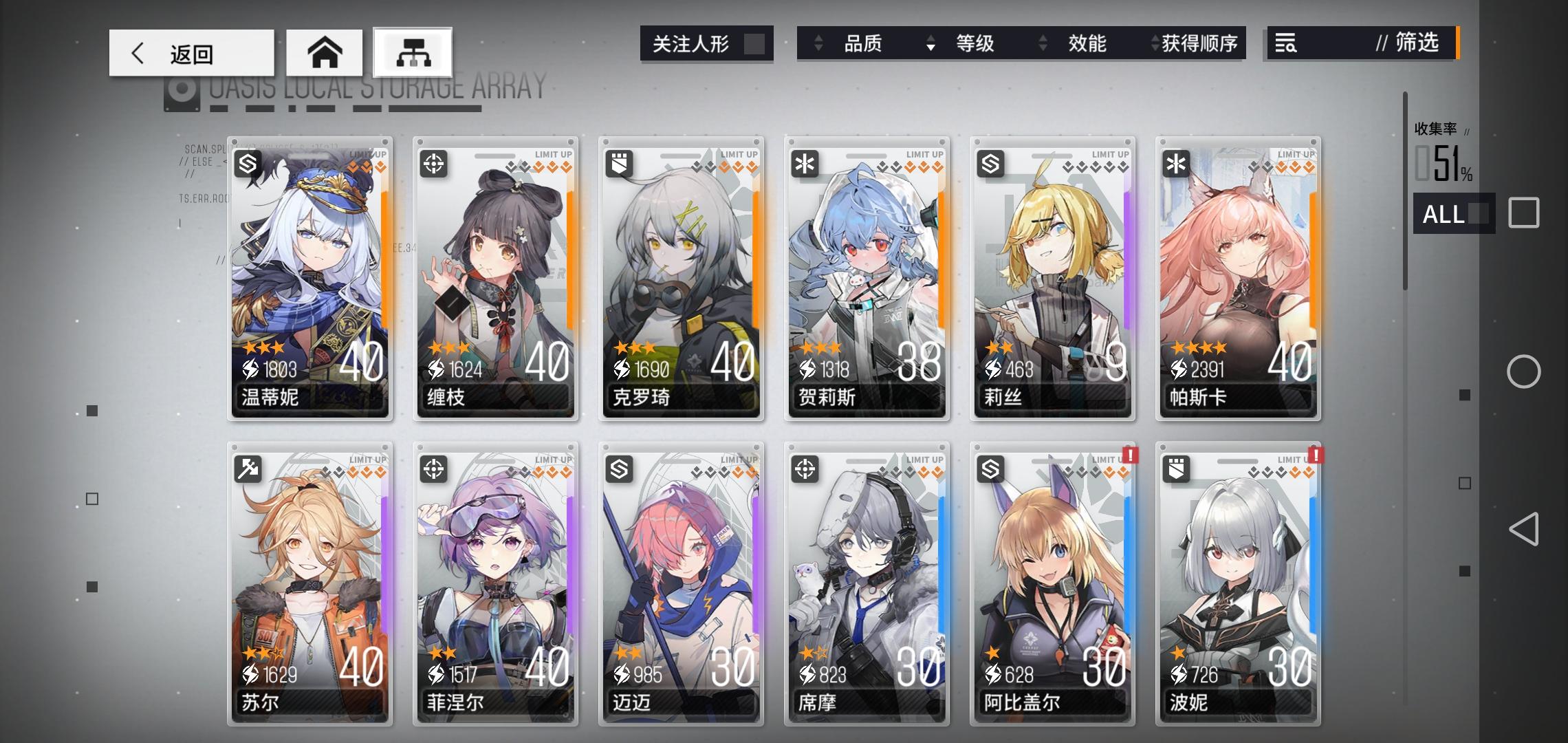This screenshot has height=743, width=1568.
Task: Open 阿比盖尔's card with the red alert badge
Action: (x=1052, y=585)
